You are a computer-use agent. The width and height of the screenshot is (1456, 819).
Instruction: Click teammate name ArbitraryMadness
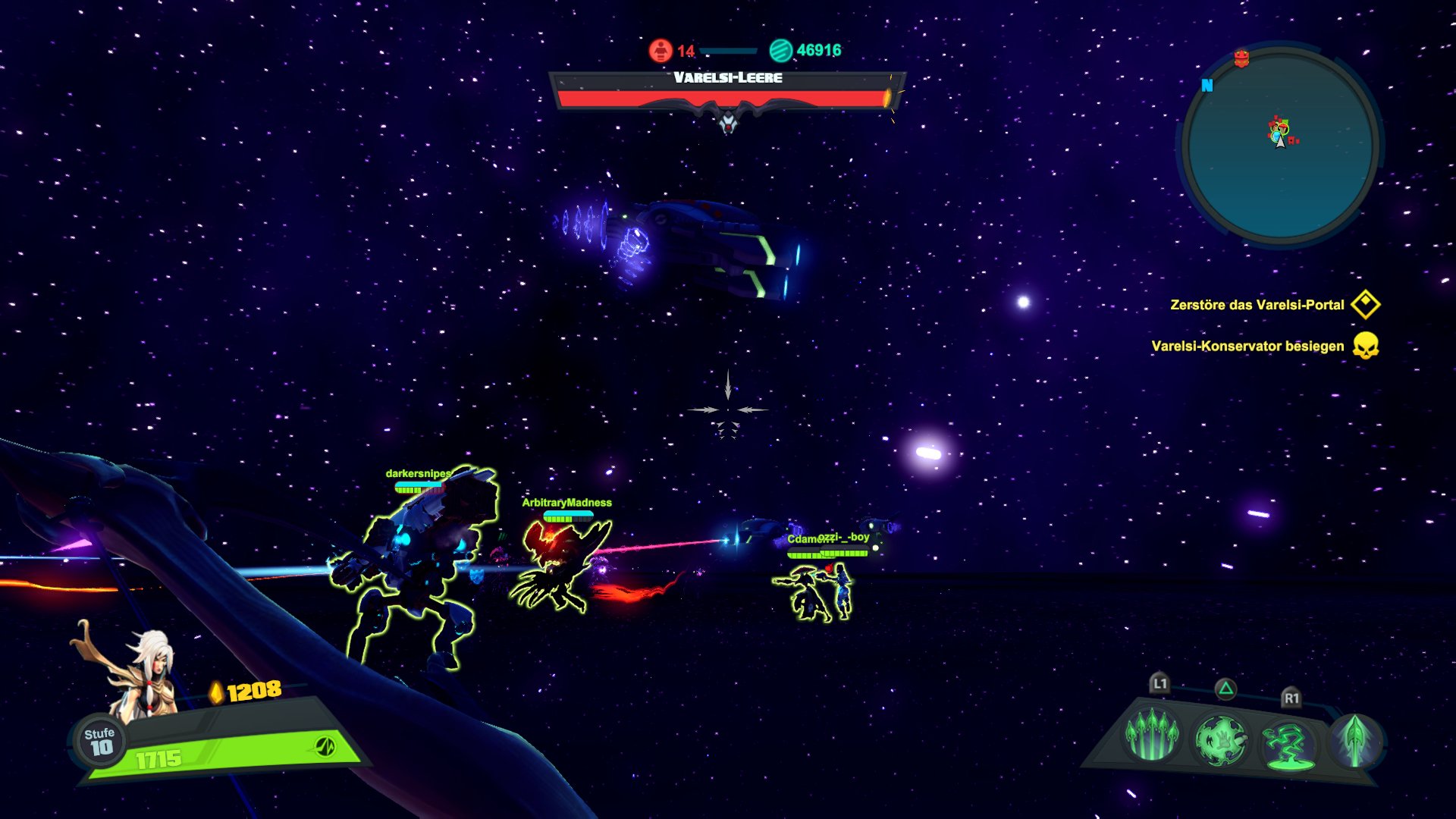tap(567, 502)
